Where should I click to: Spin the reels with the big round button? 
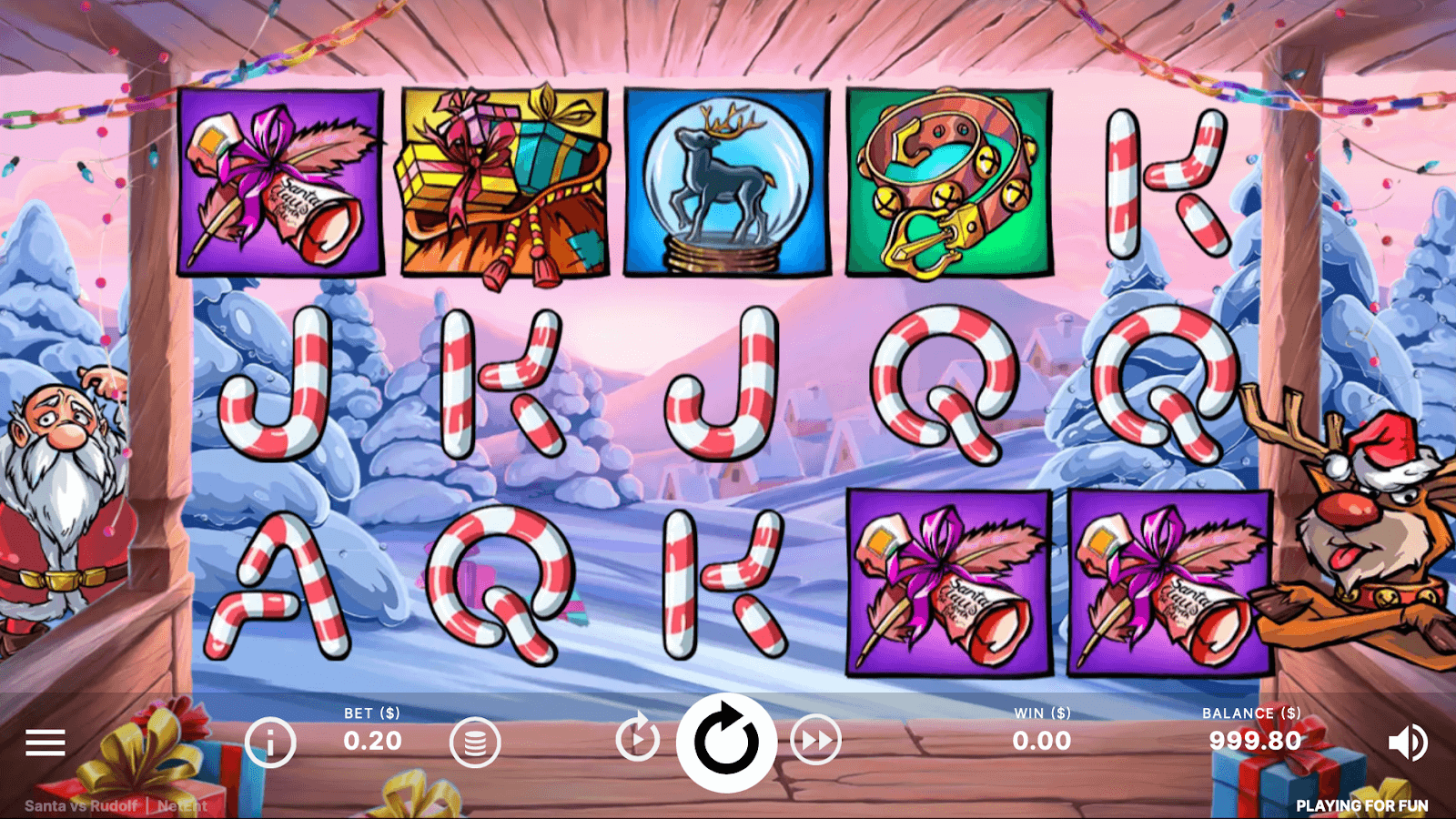tap(726, 743)
